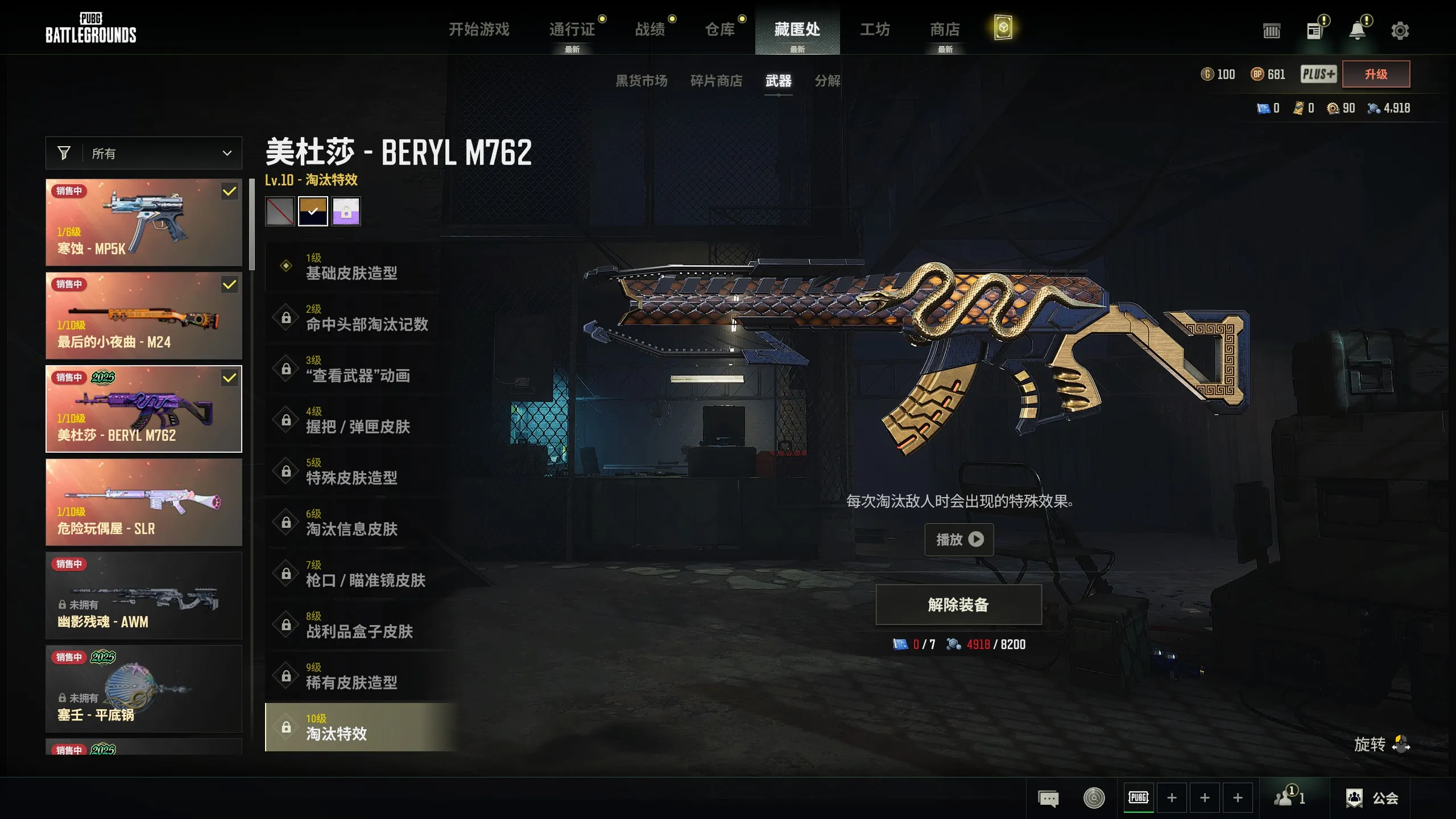The width and height of the screenshot is (1456, 819).
Task: Select the 黑货市场 sub-tab
Action: pos(642,81)
